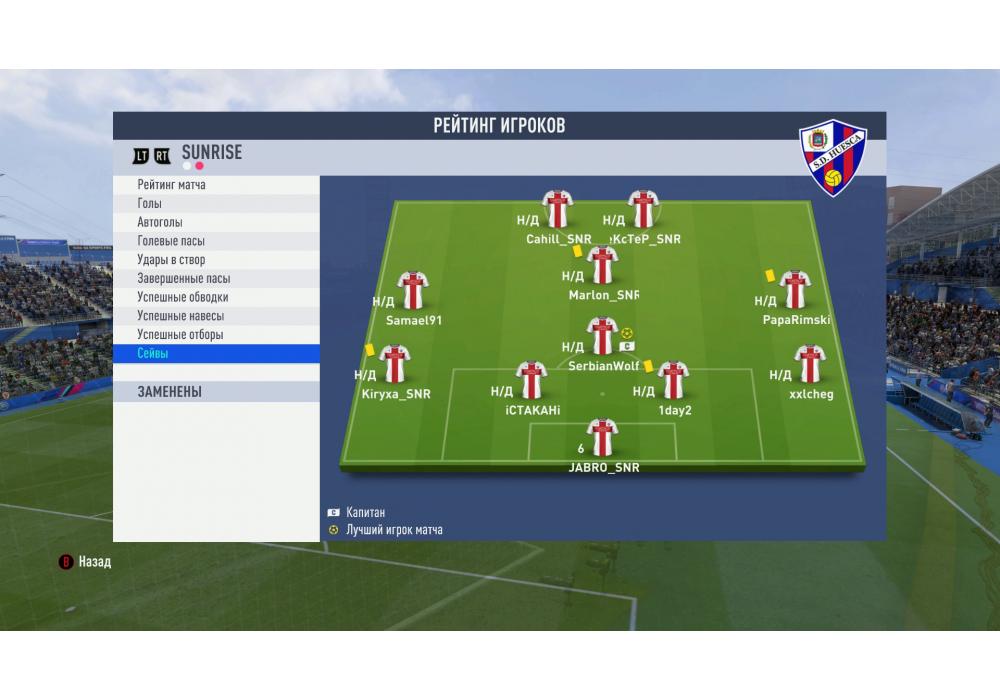
Task: Show Голевые пасы ratings
Action: coord(216,241)
